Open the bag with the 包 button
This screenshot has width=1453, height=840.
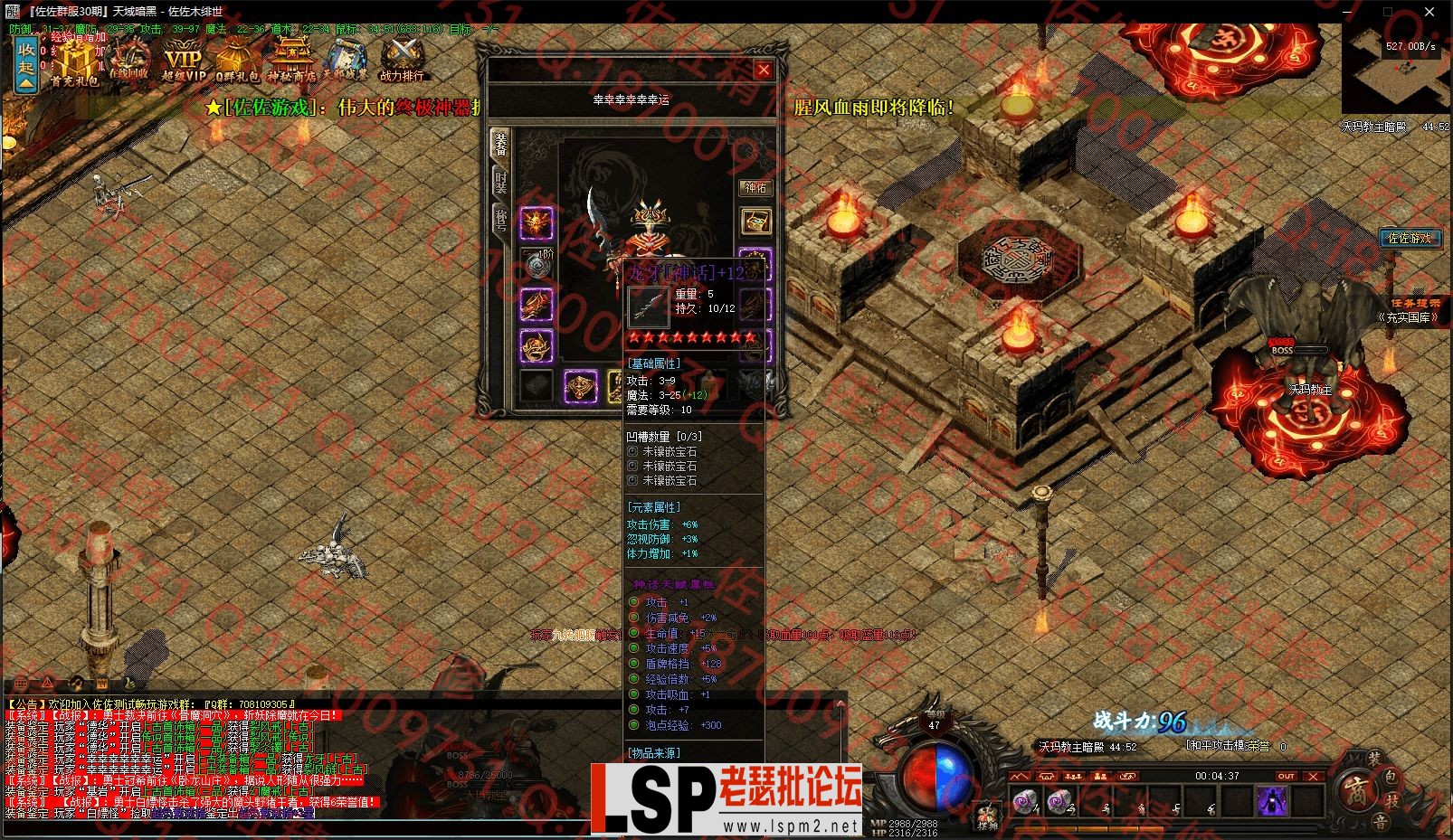(x=1391, y=778)
